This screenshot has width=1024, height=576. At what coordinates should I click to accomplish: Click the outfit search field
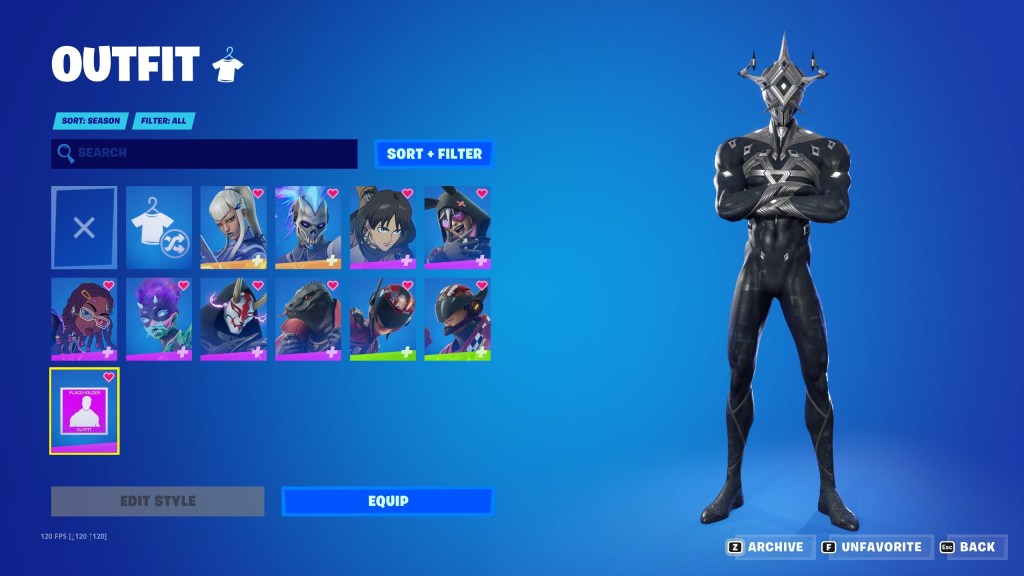pos(204,153)
